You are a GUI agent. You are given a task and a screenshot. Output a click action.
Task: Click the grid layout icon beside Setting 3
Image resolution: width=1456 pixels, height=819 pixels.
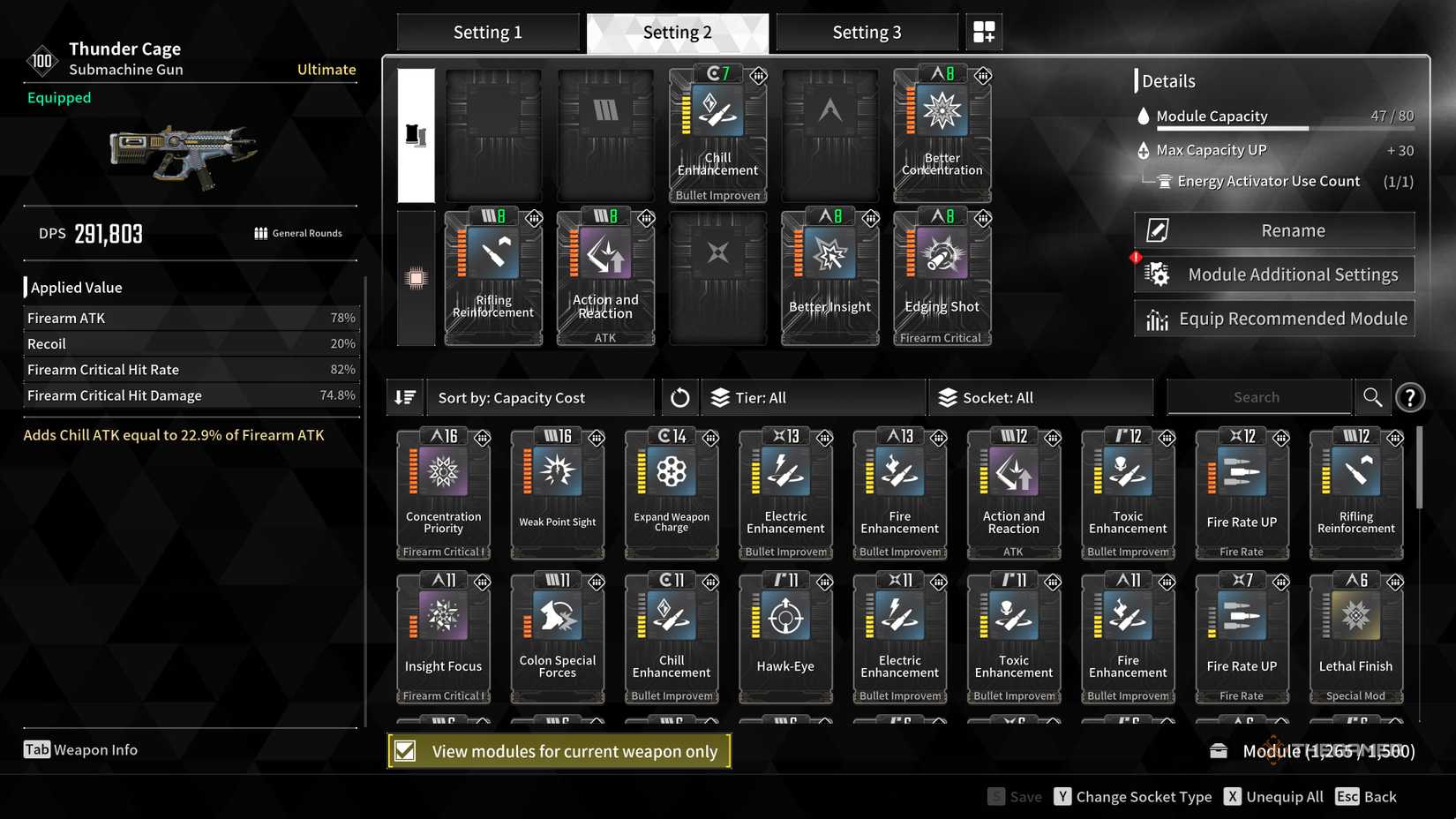pyautogui.click(x=983, y=31)
